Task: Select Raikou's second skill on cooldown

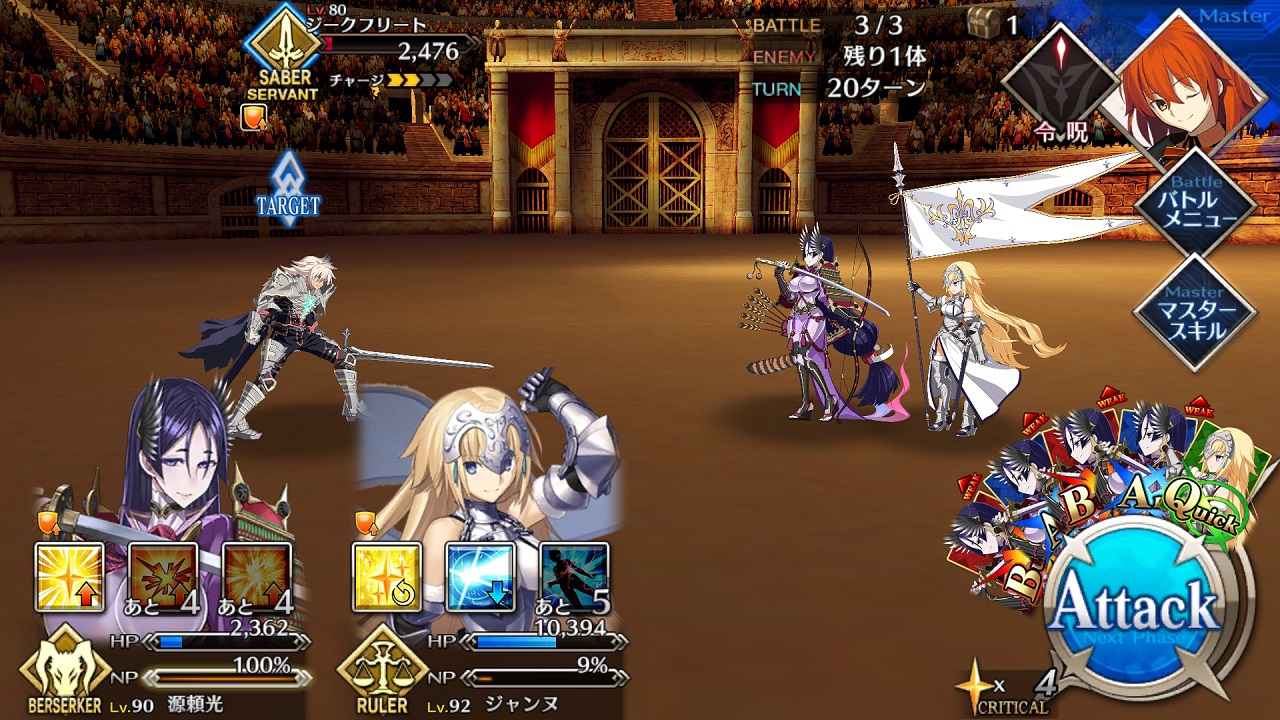Action: coord(163,577)
